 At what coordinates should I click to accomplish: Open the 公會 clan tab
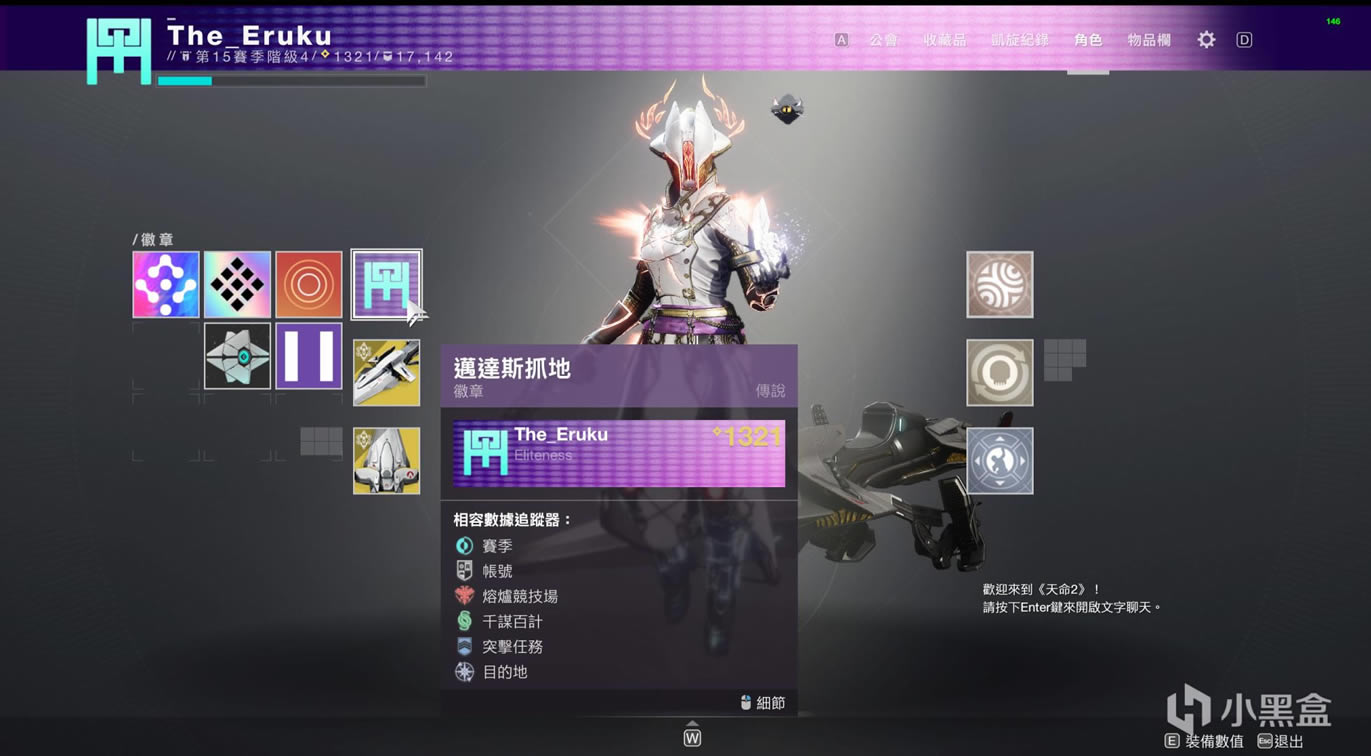(x=883, y=40)
